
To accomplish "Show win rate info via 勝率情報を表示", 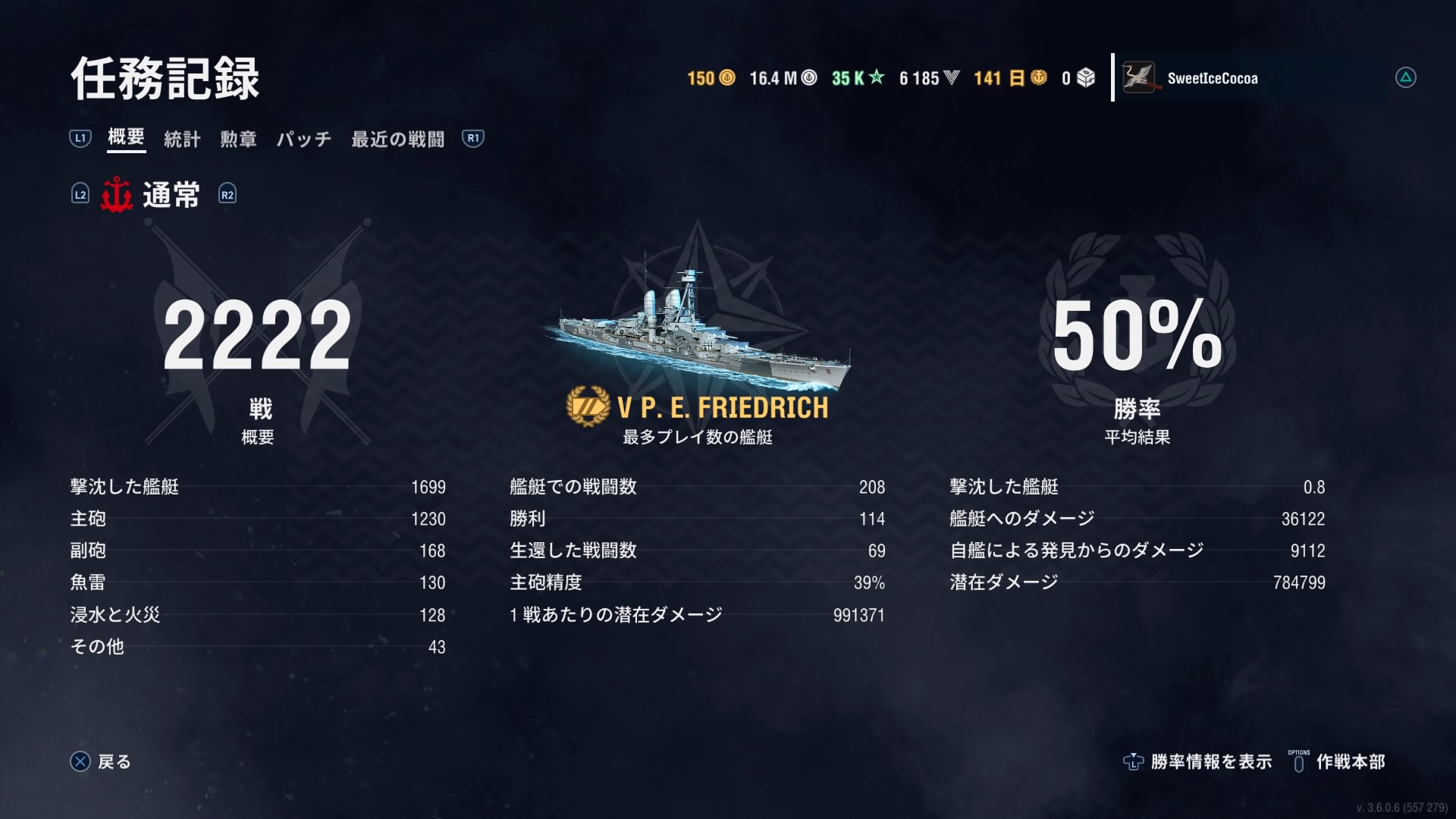I will click(1198, 761).
